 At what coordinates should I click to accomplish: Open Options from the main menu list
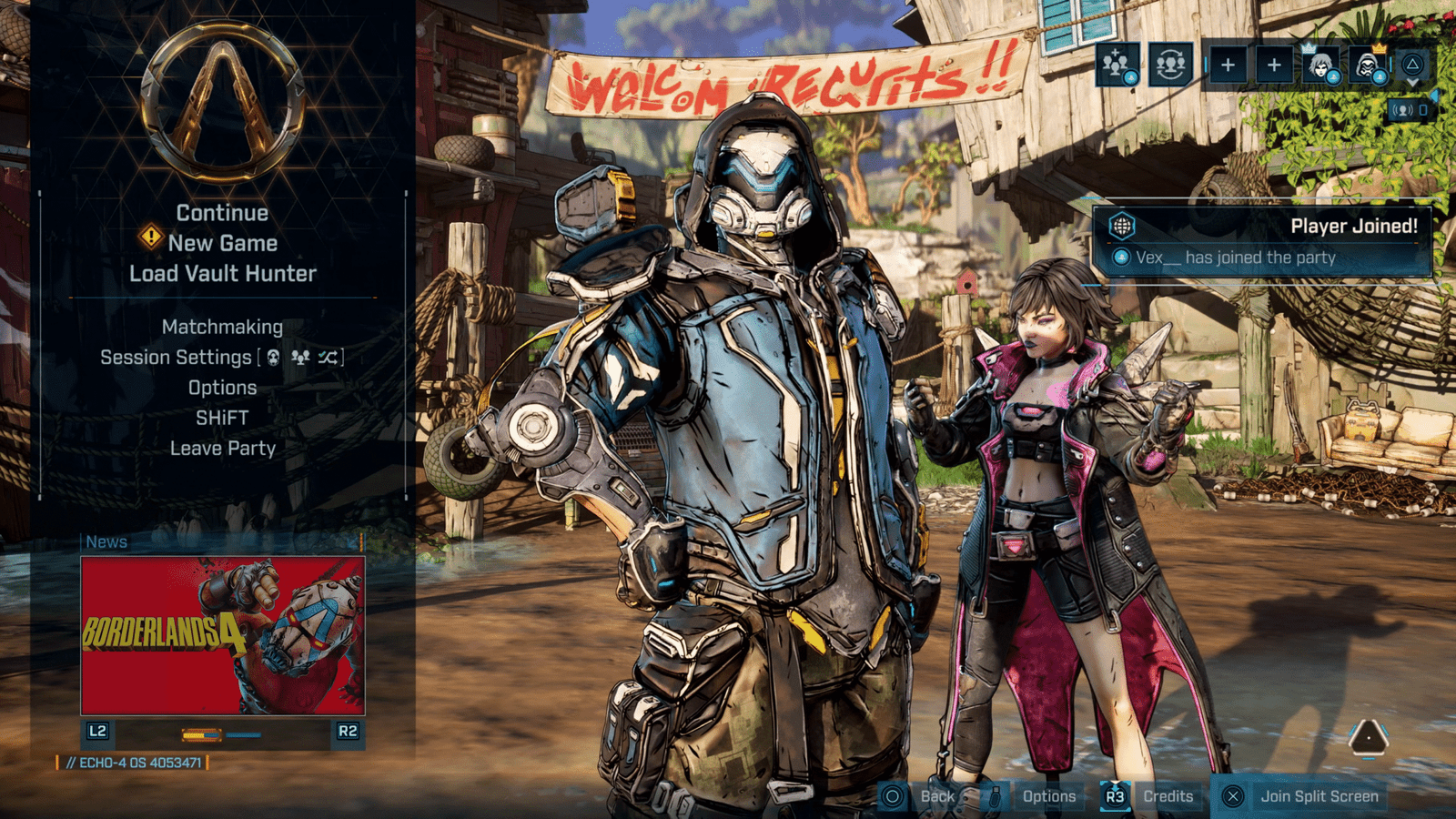pos(222,388)
